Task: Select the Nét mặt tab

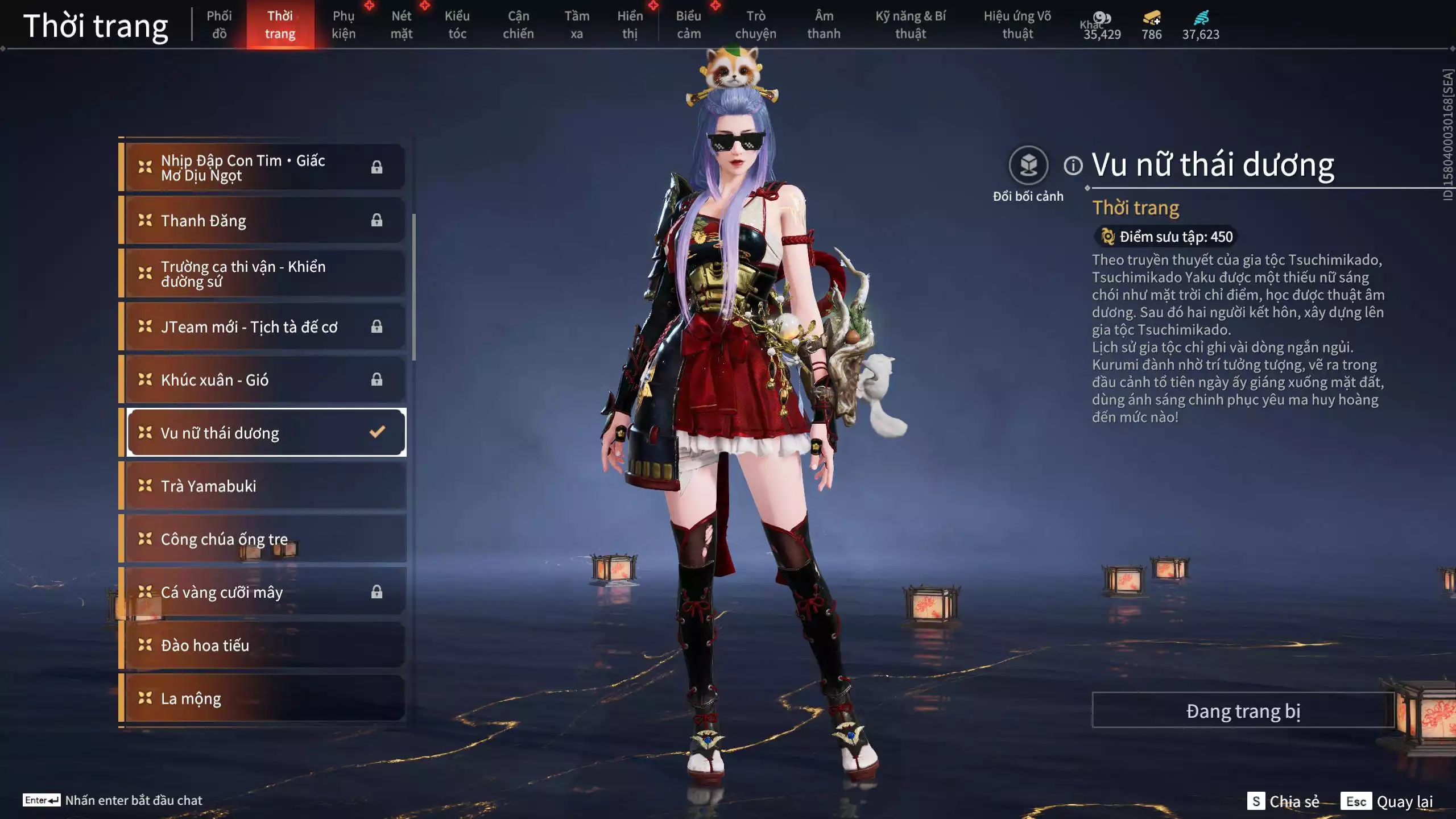Action: [x=402, y=24]
